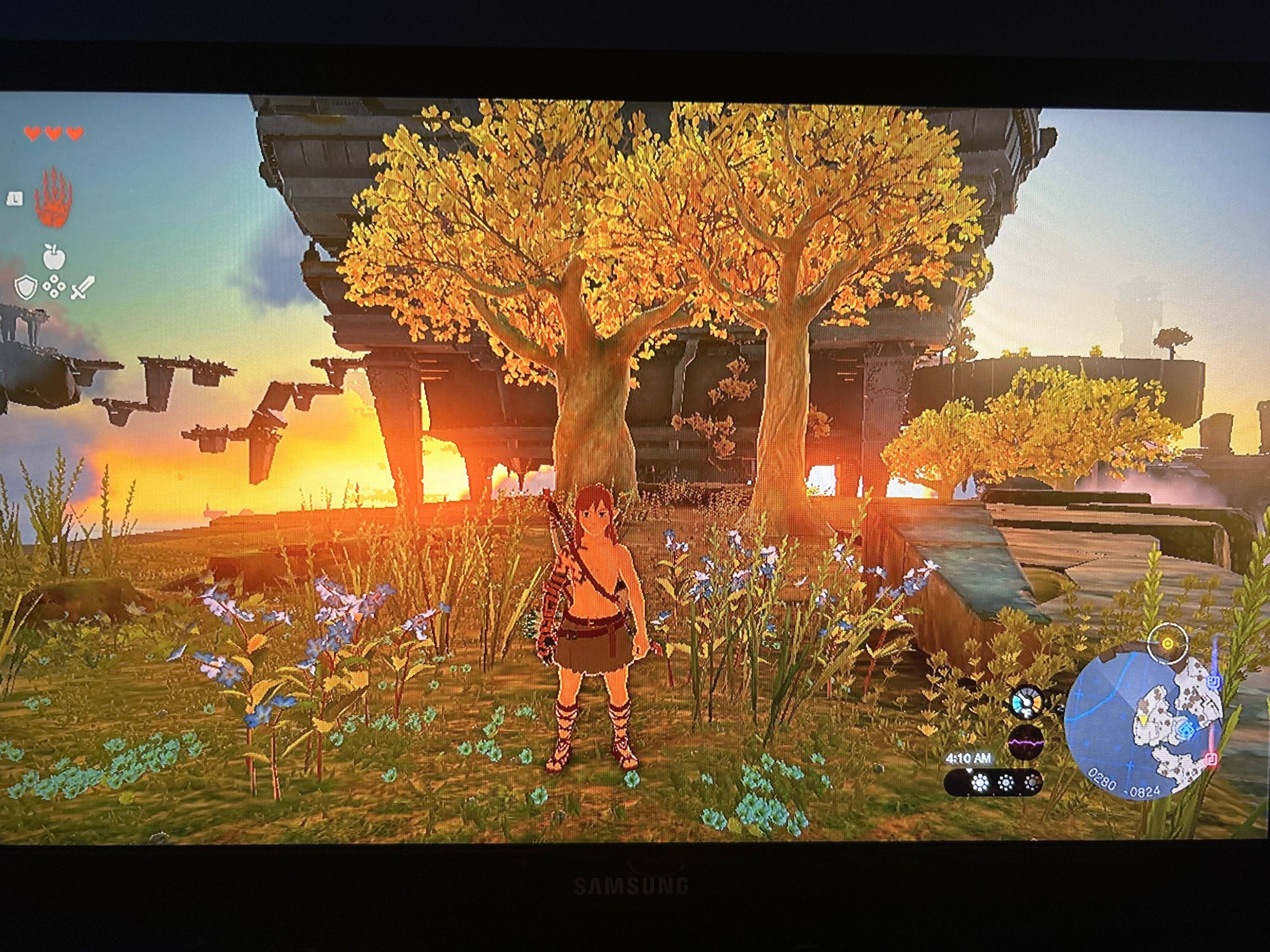1270x952 pixels.
Task: Open the weather forecast bar
Action: tap(993, 783)
